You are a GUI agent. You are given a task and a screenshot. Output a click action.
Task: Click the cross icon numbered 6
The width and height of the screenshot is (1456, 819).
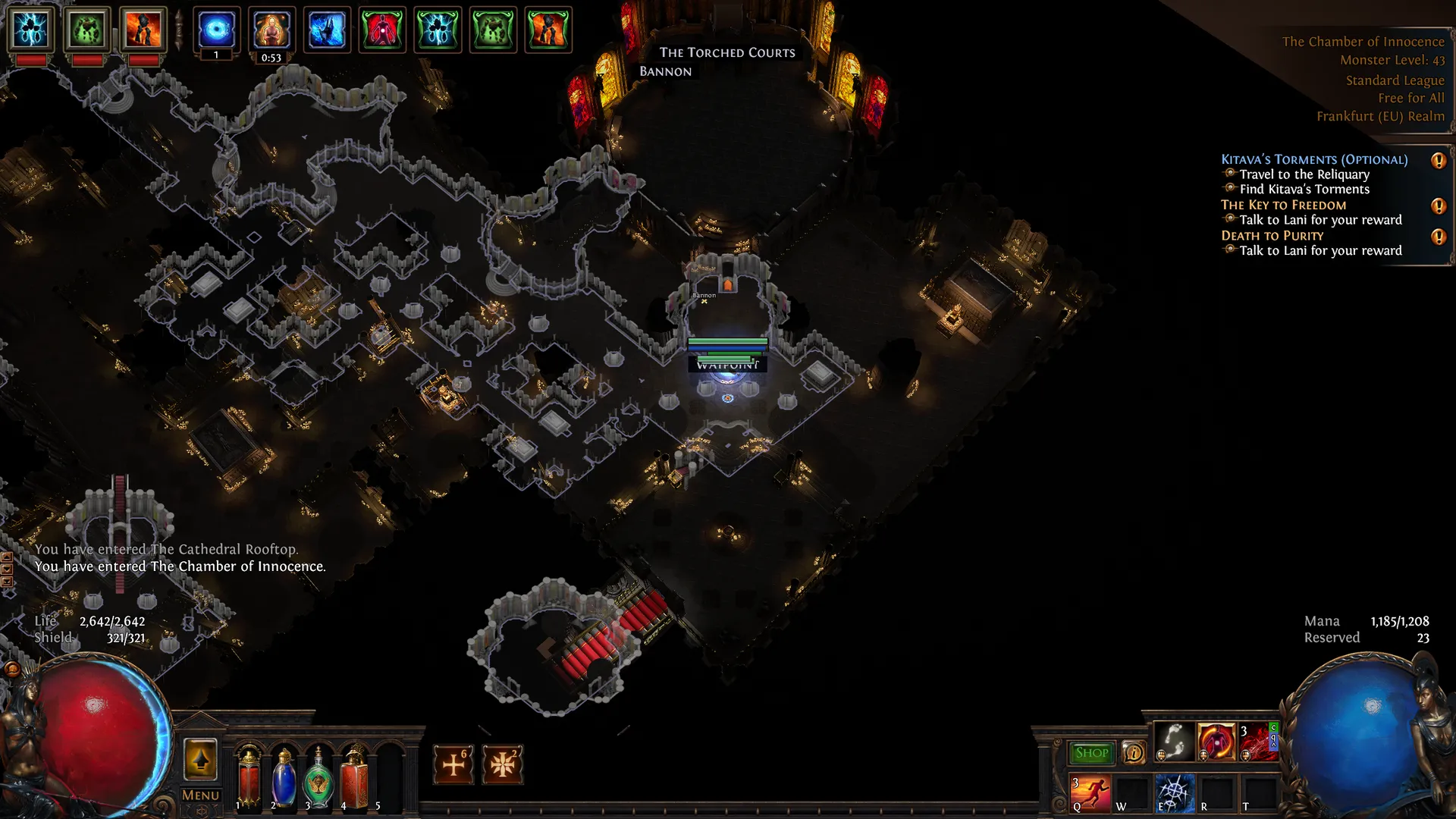click(x=453, y=764)
